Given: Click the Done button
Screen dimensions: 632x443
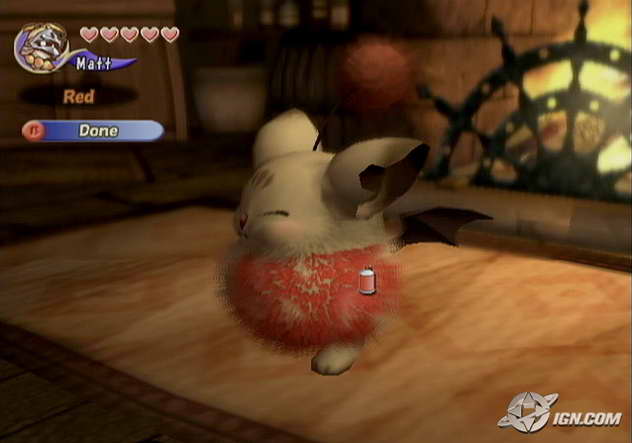Looking at the screenshot, I should (x=95, y=131).
